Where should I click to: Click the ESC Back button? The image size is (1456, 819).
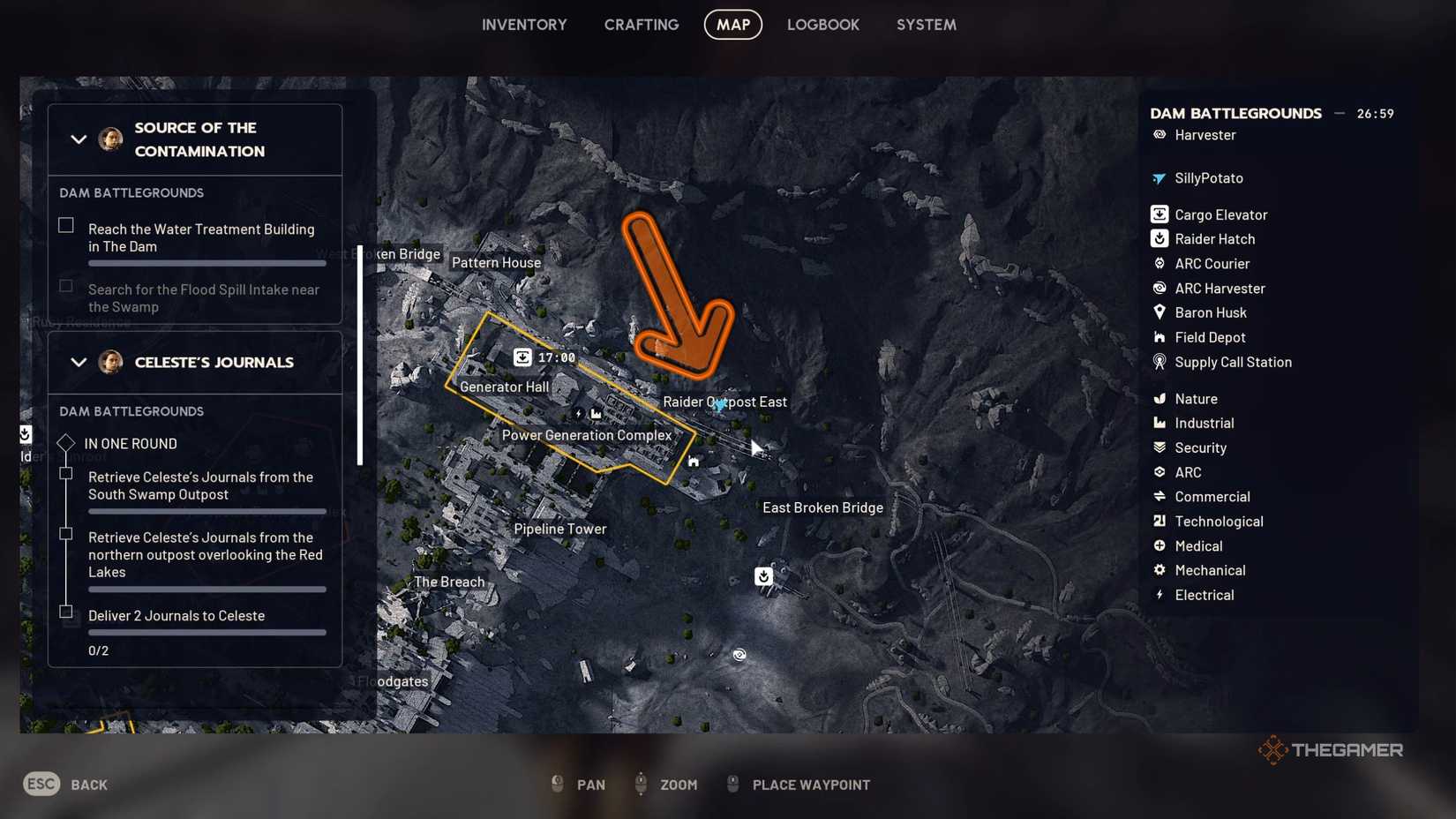pos(41,784)
